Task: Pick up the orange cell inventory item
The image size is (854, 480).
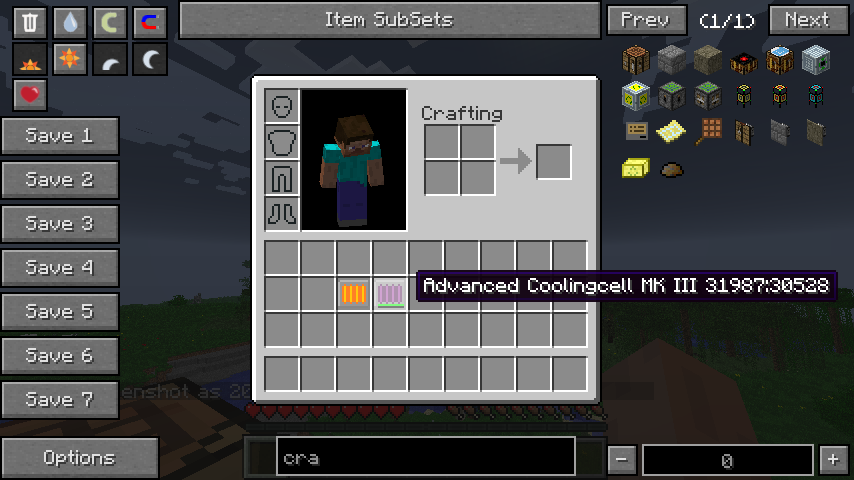Action: pos(354,294)
